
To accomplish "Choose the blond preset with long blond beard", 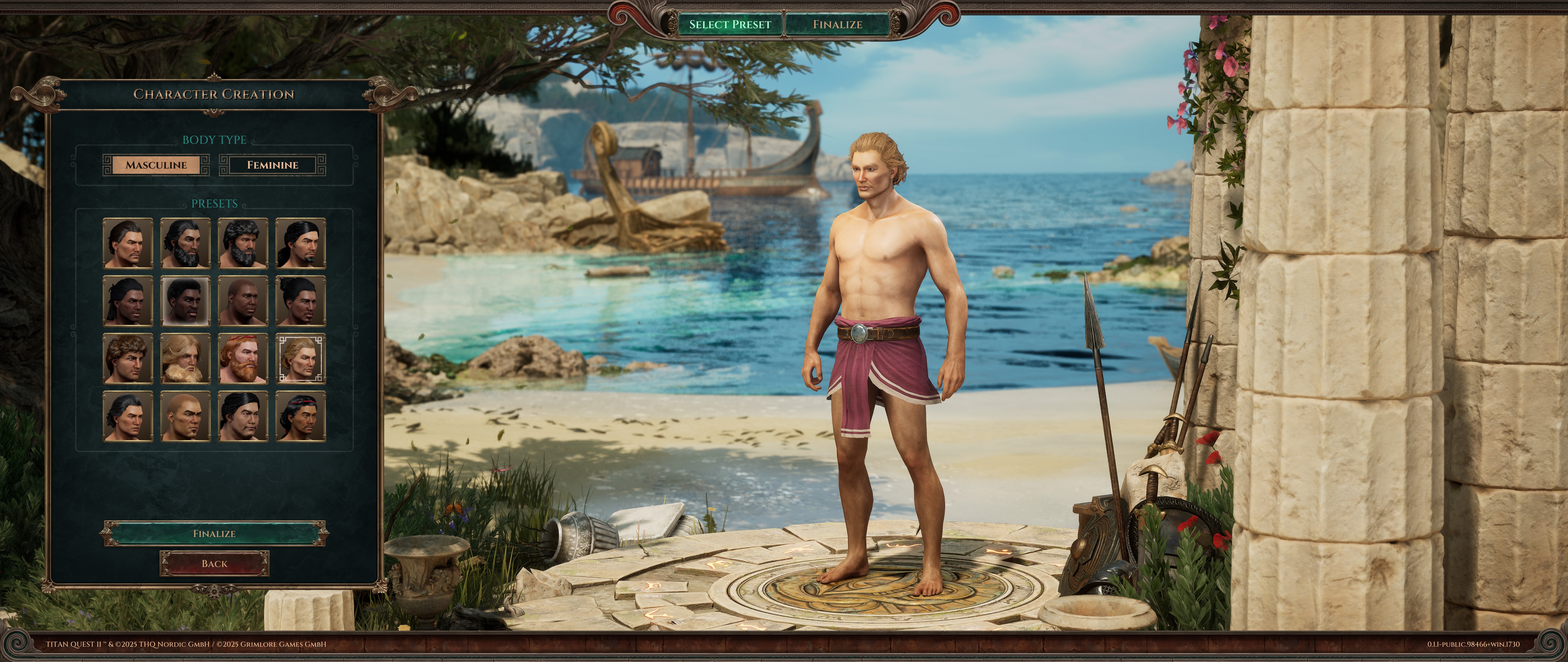I will (x=185, y=359).
